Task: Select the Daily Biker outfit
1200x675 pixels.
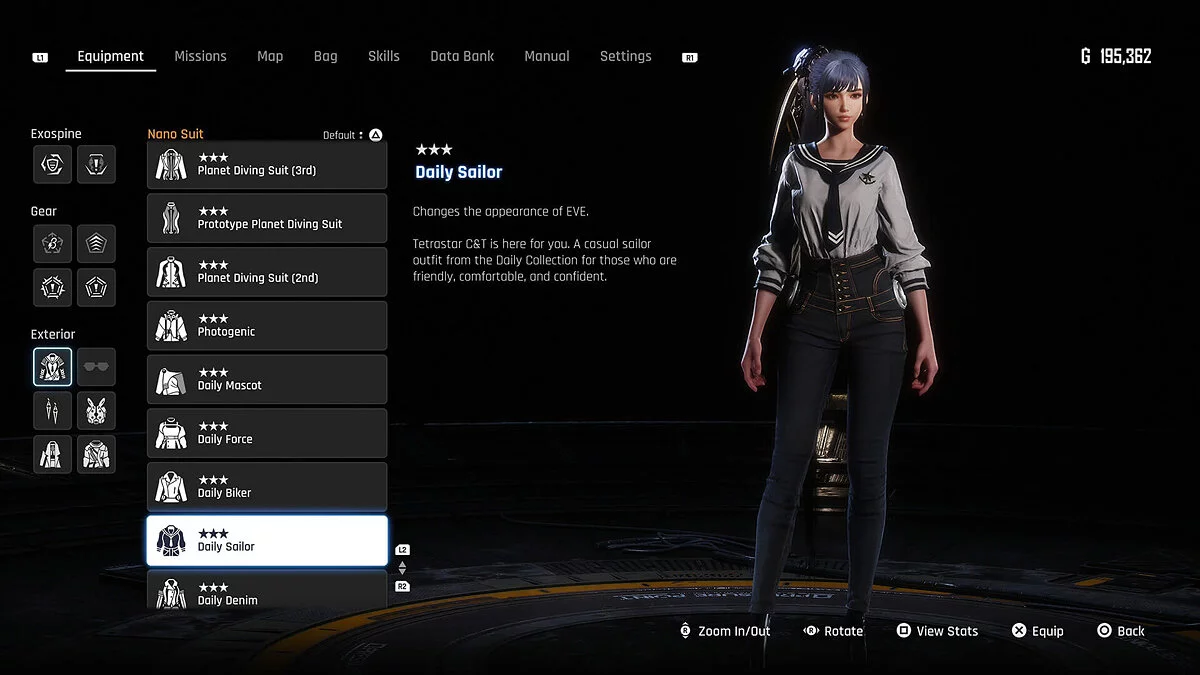Action: click(x=267, y=487)
